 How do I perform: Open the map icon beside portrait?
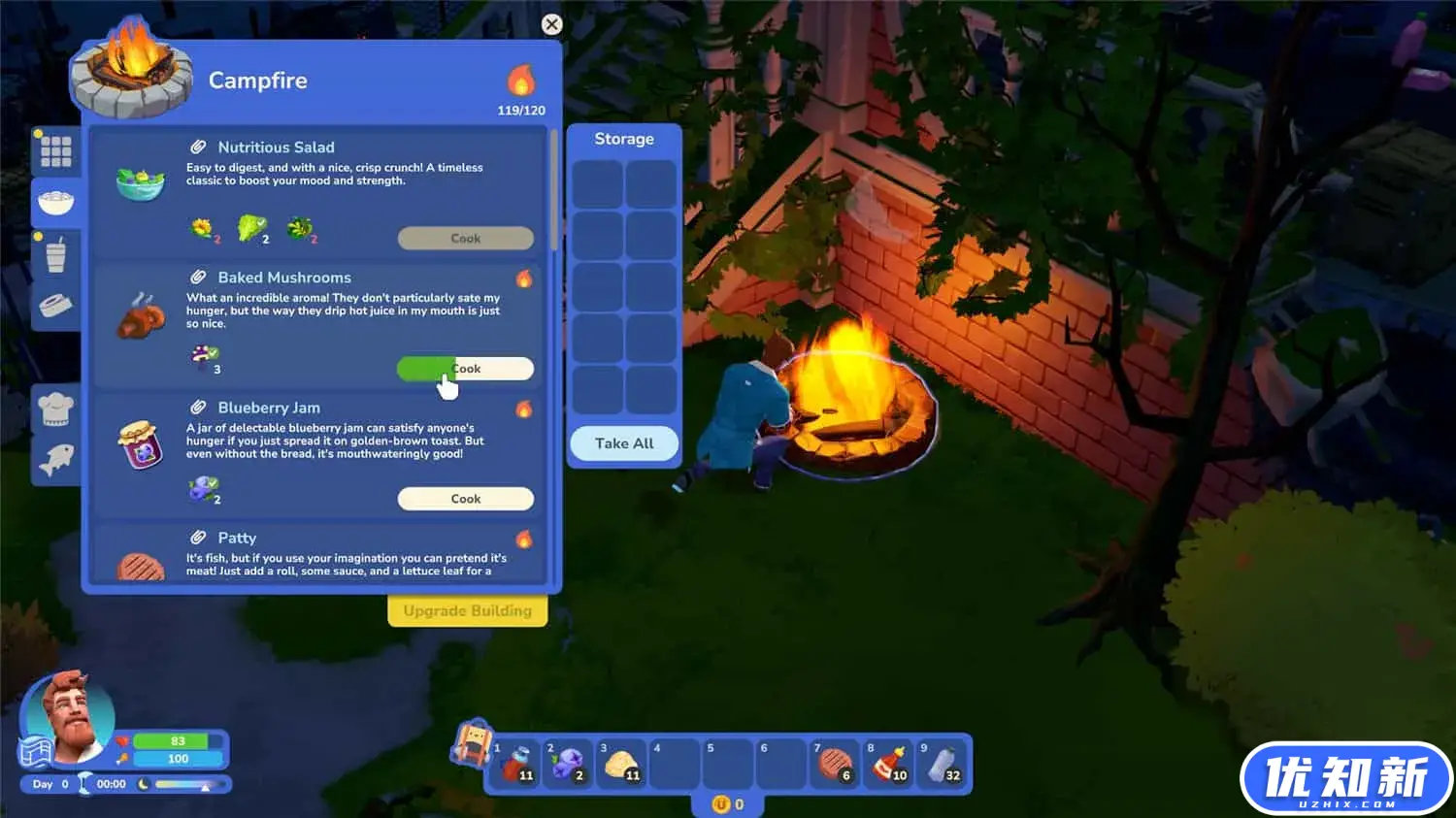click(x=35, y=753)
